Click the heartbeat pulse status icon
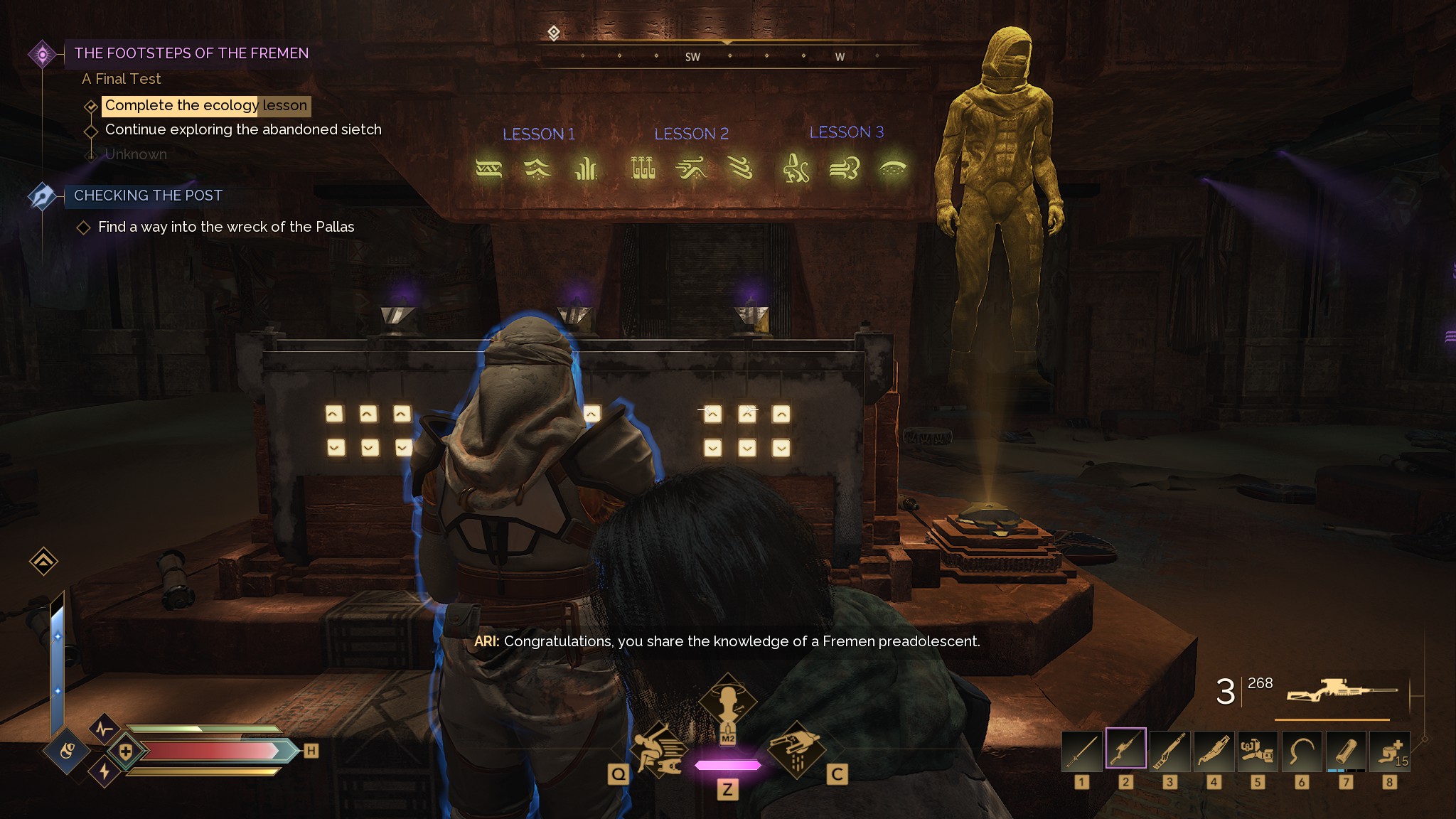 click(105, 729)
